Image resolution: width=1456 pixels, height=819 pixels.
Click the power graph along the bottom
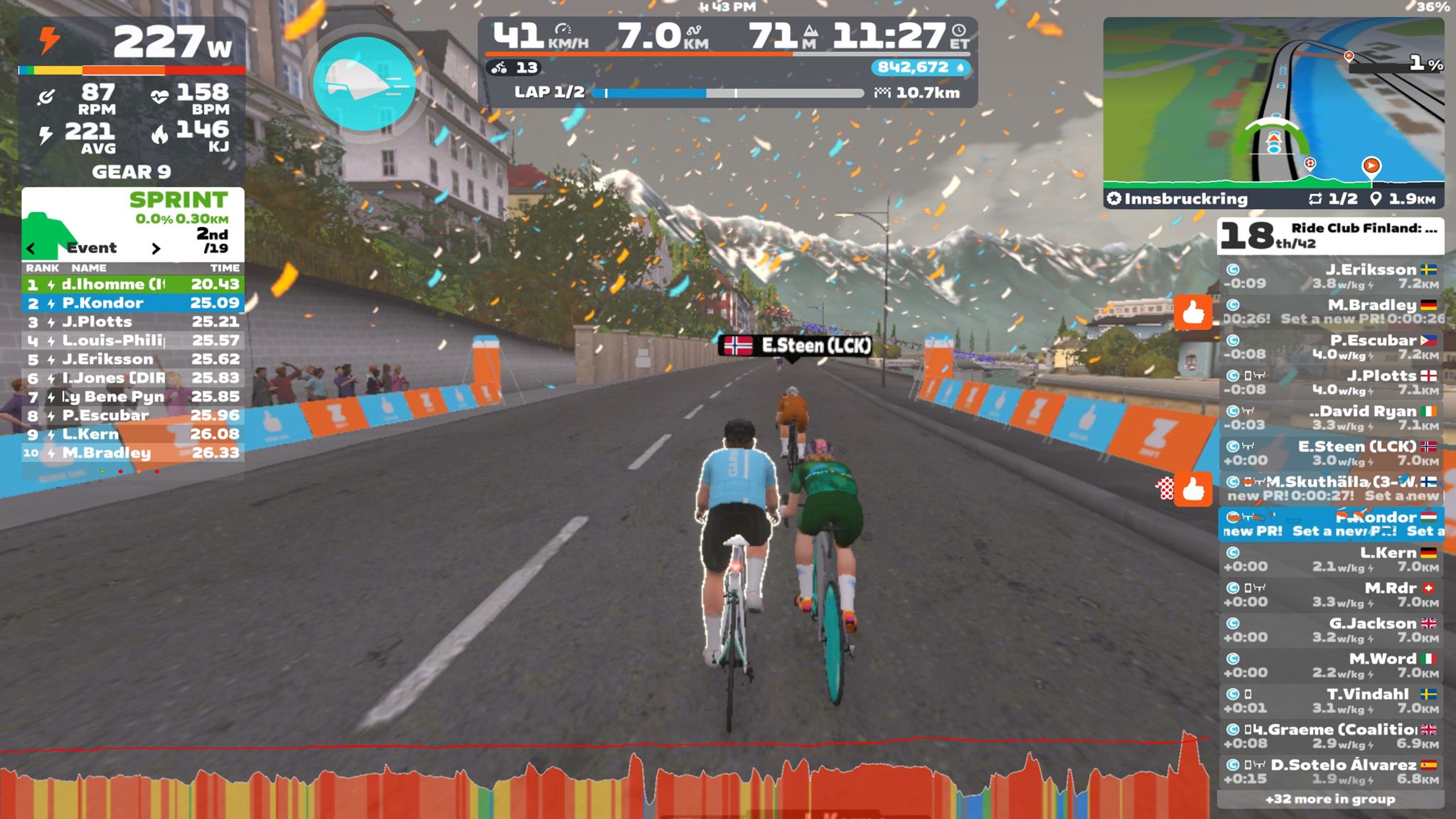tap(604, 782)
